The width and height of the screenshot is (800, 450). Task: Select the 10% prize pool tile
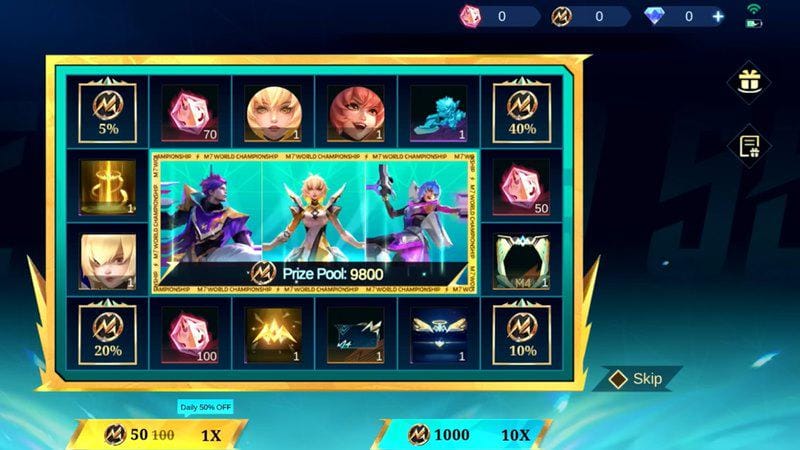coord(521,332)
